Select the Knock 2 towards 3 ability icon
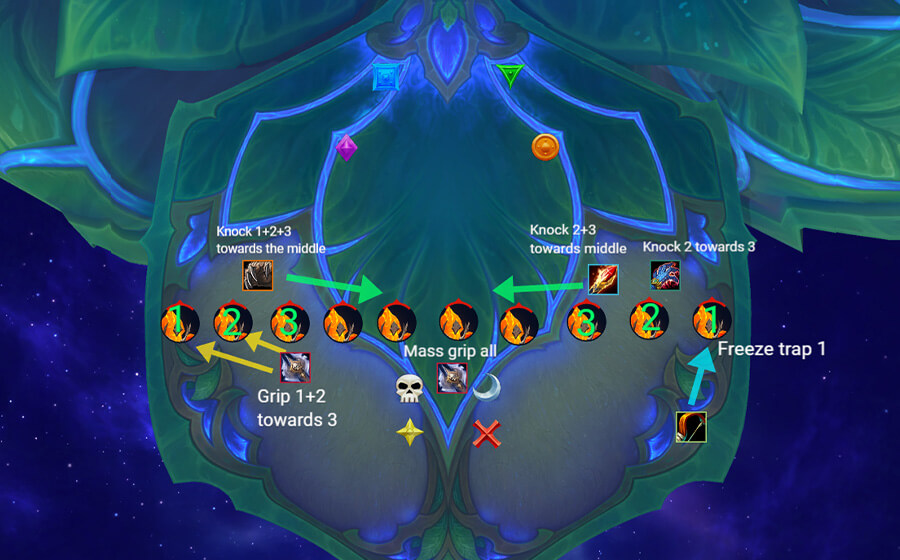This screenshot has height=560, width=900. [x=665, y=275]
